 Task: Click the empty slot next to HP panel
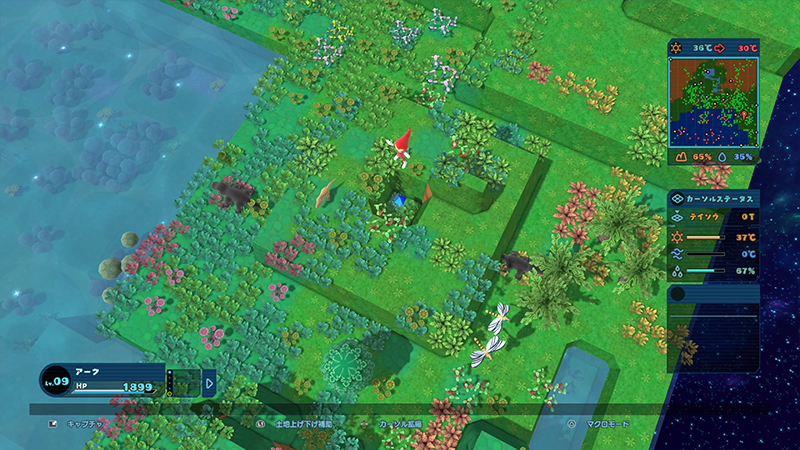pos(183,382)
